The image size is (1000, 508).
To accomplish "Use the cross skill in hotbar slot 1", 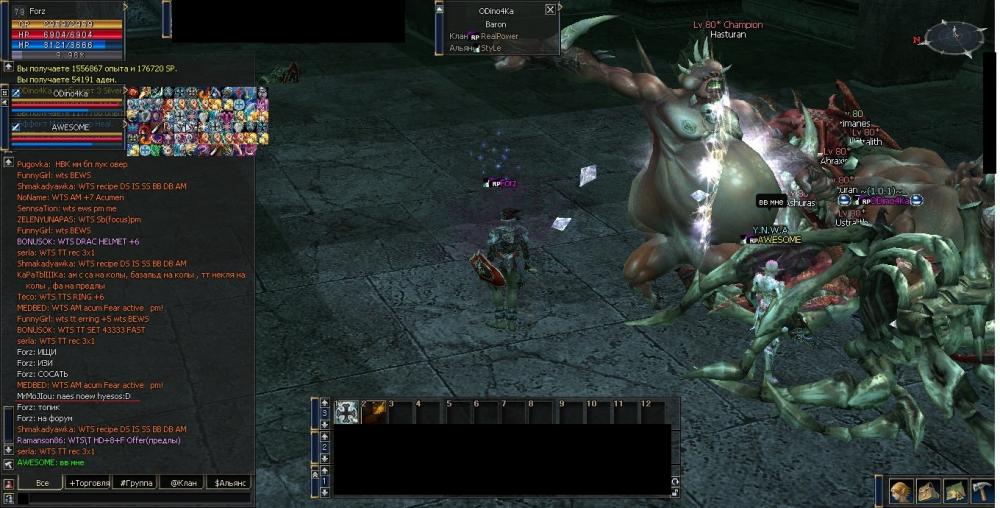I will (347, 411).
